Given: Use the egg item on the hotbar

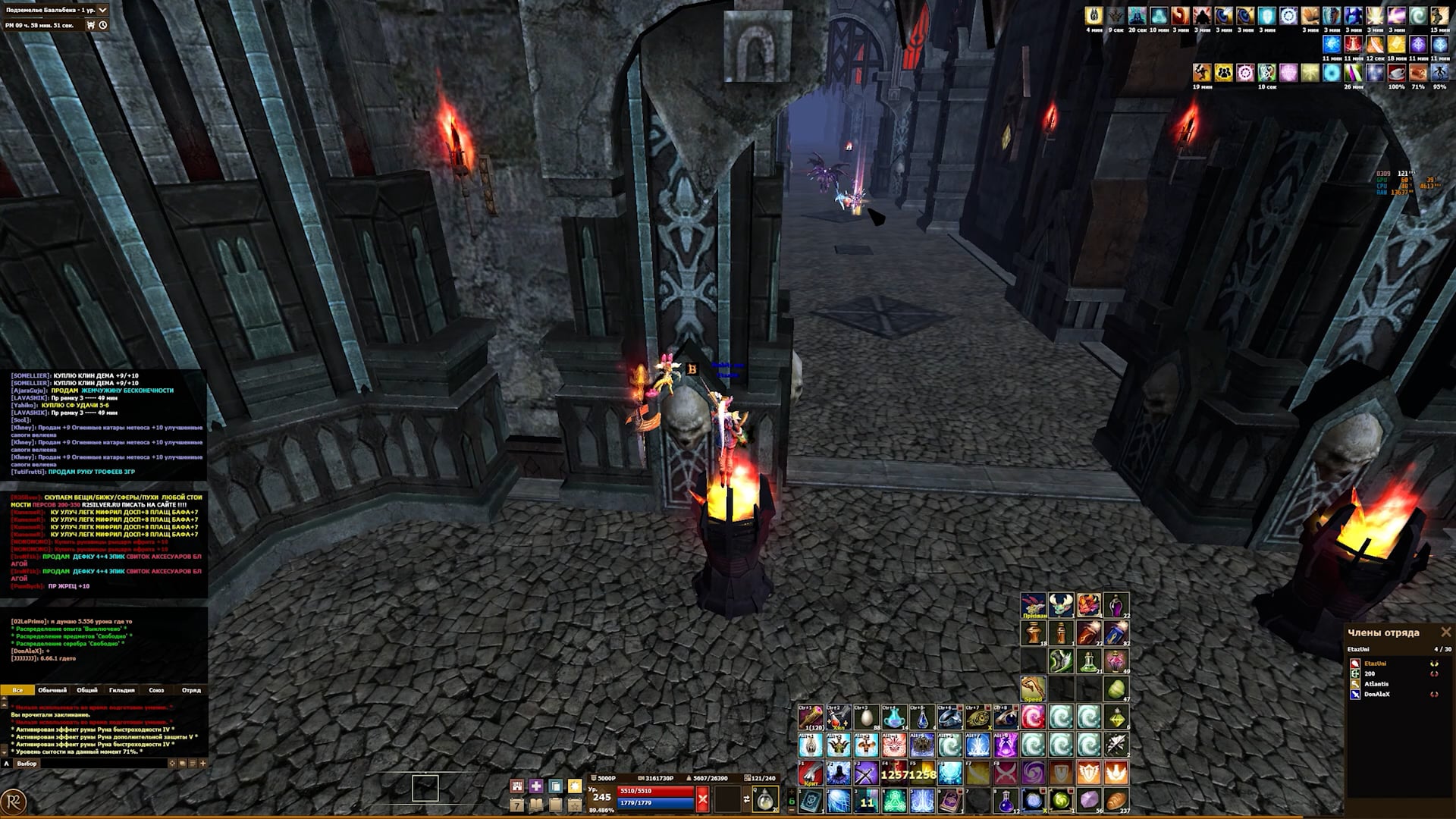Looking at the screenshot, I should pyautogui.click(x=866, y=717).
